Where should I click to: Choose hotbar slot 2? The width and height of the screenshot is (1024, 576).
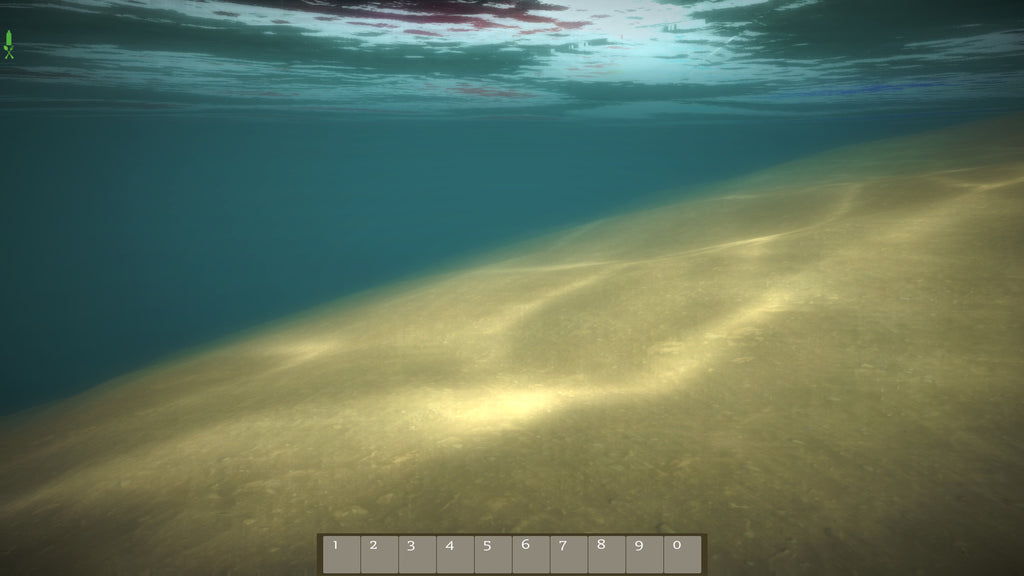pos(379,555)
